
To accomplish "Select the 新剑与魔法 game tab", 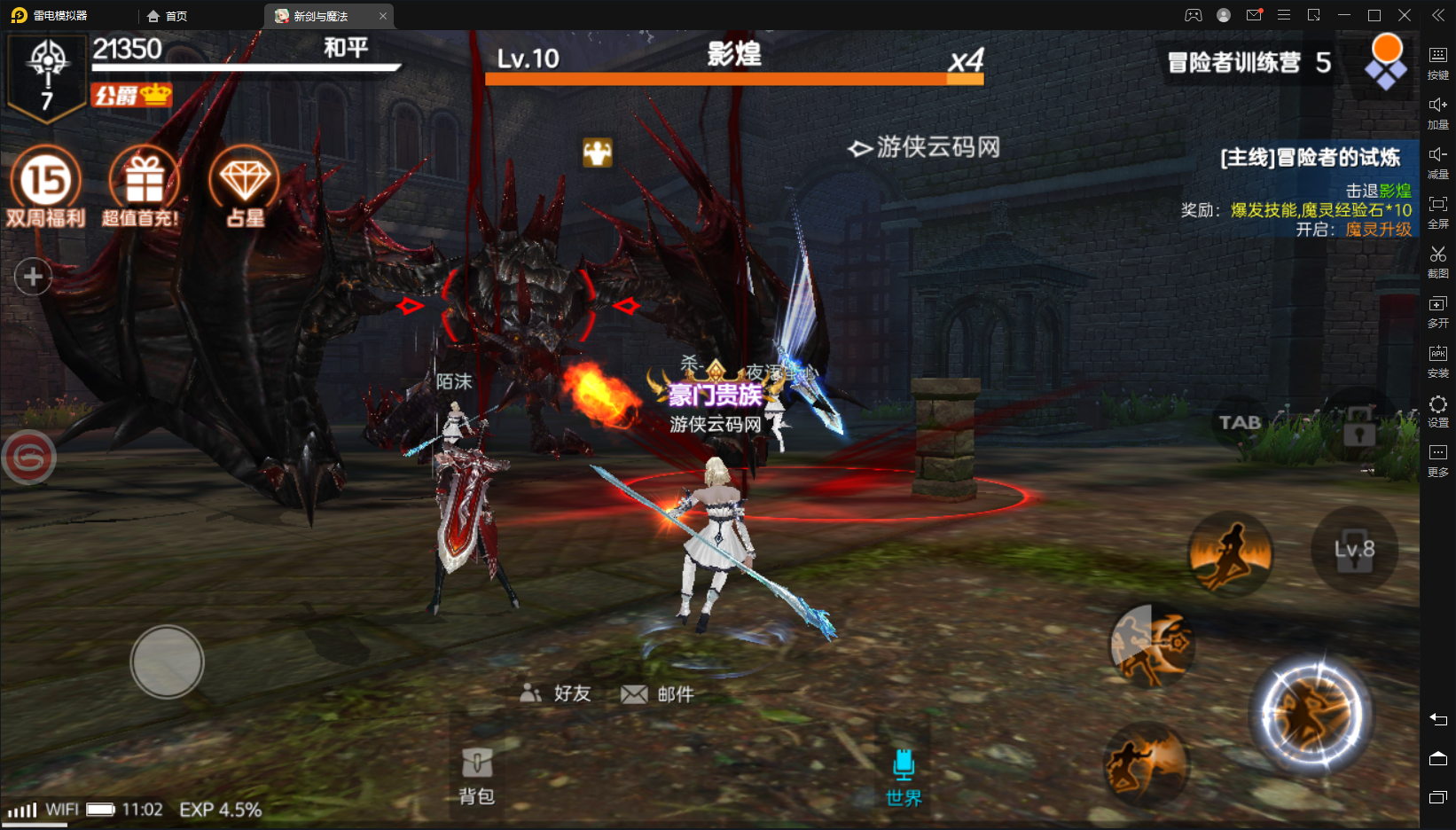I will 322,15.
